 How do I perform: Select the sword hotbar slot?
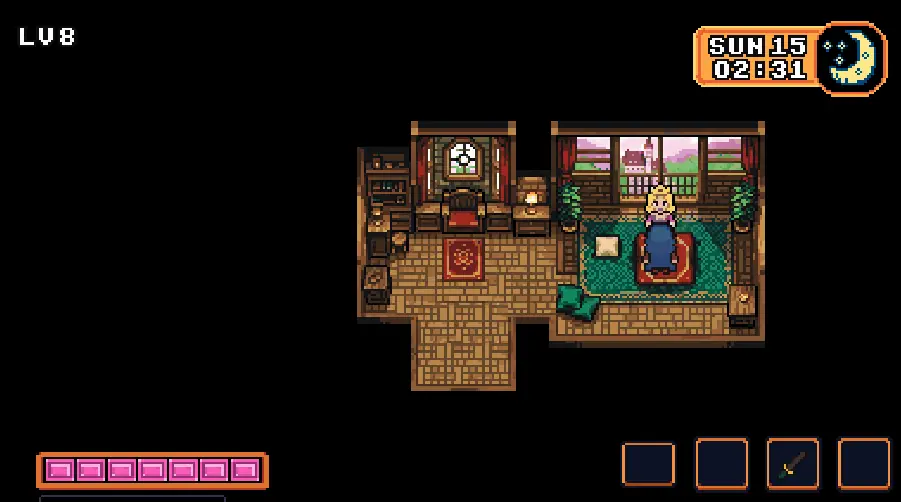point(792,464)
